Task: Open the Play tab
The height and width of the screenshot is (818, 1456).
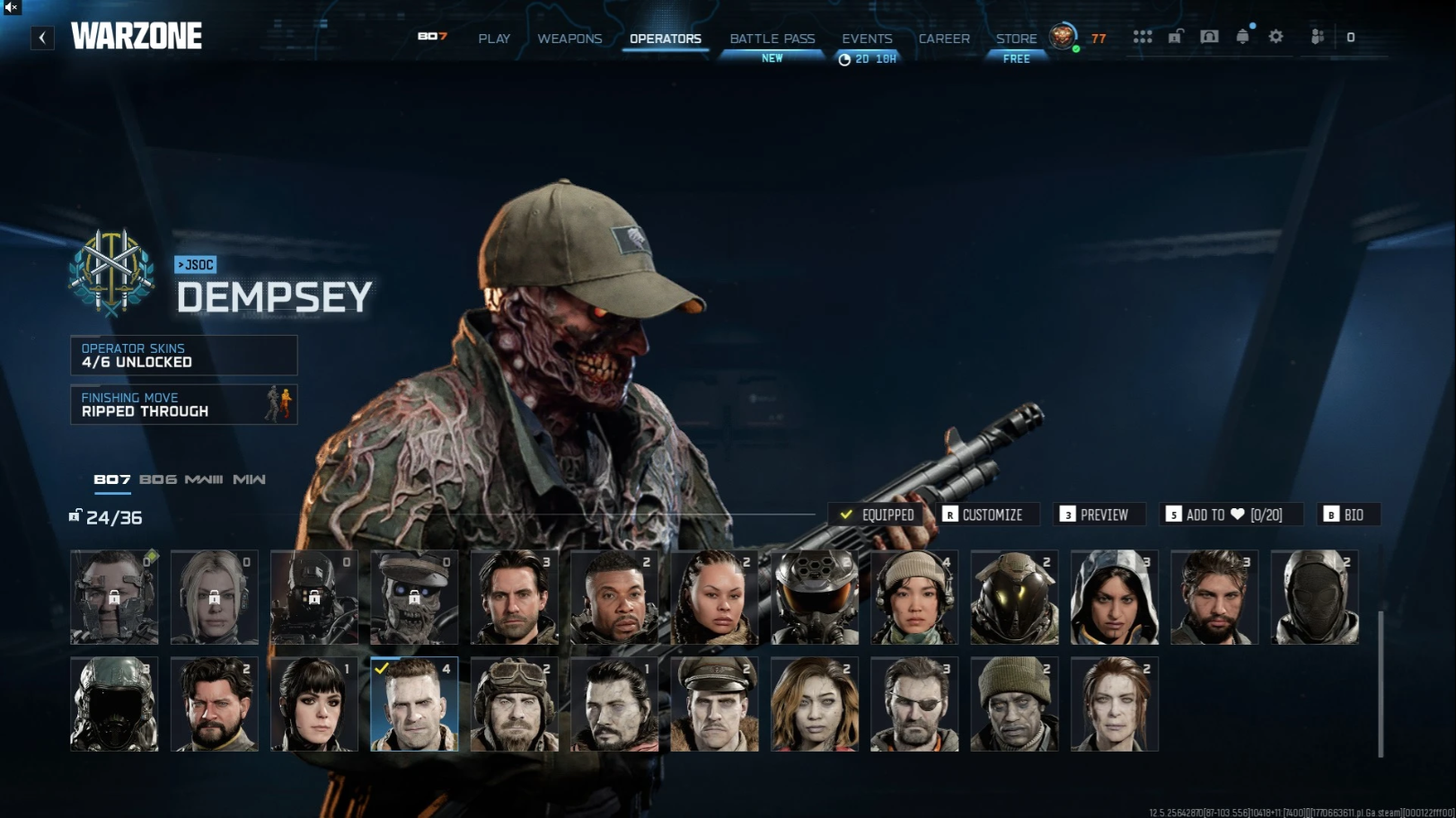Action: click(494, 39)
